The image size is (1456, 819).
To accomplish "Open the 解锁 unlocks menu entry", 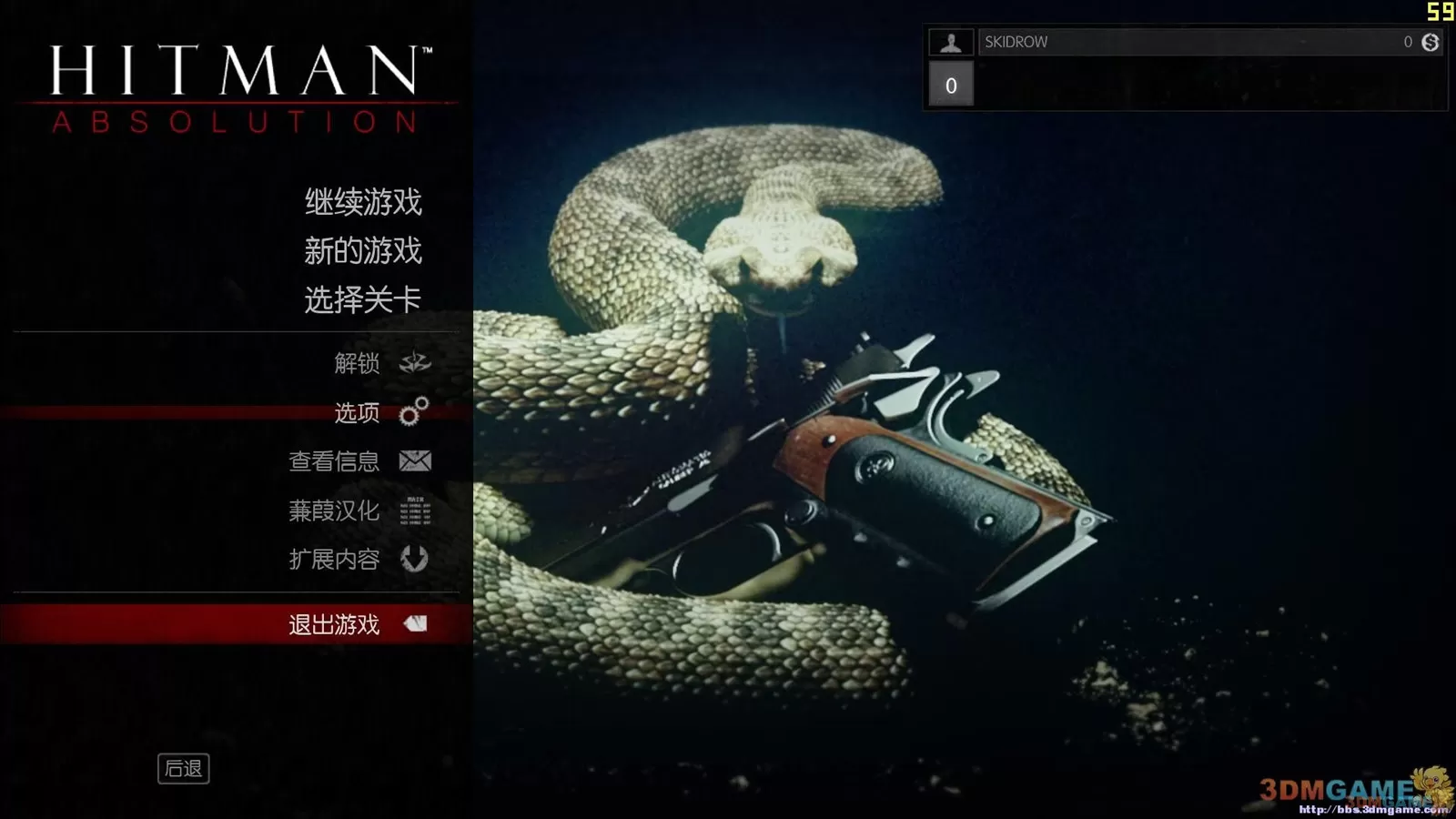I will point(359,362).
